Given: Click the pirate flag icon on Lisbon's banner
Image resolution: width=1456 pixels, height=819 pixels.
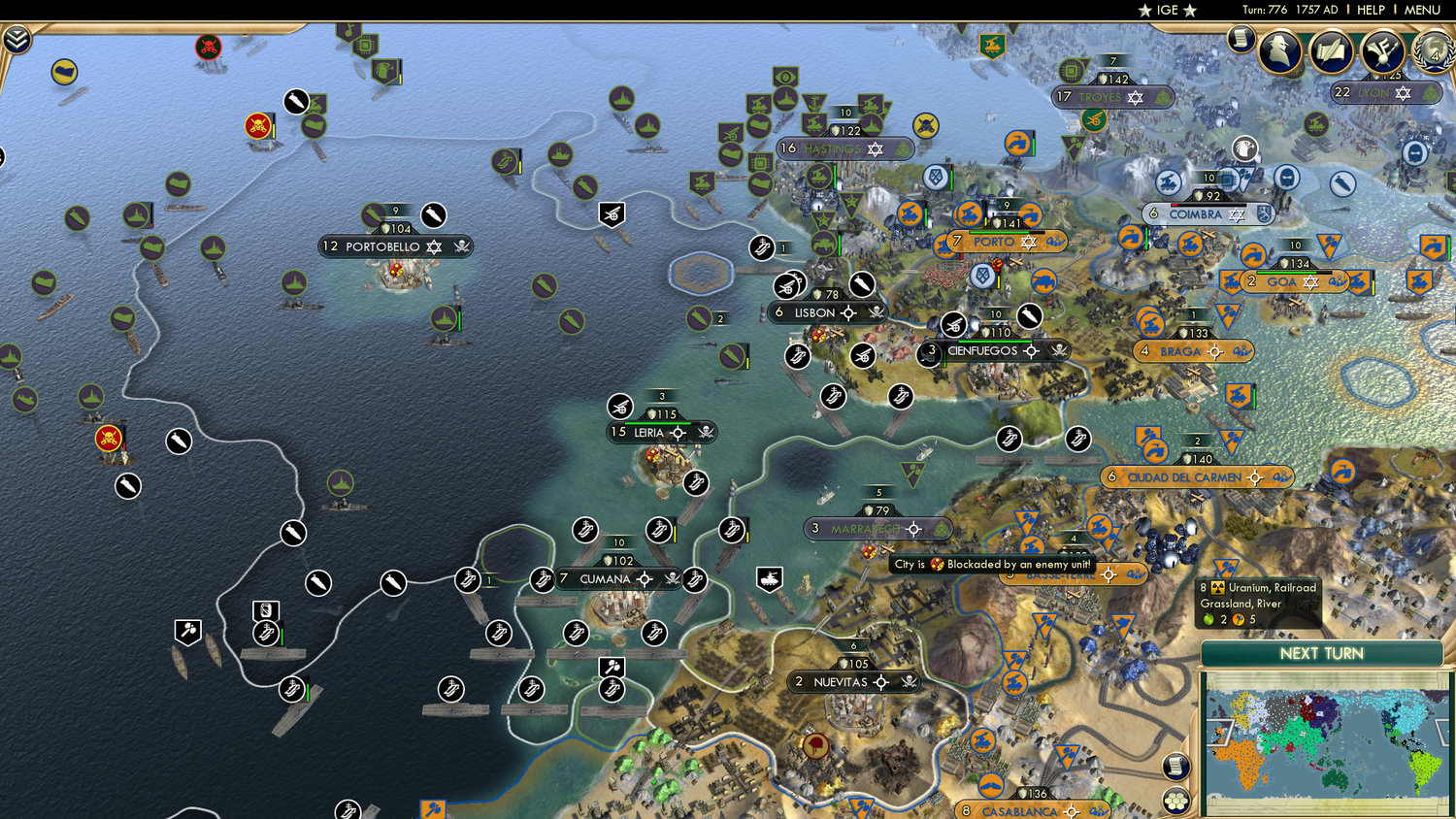Looking at the screenshot, I should click(875, 312).
